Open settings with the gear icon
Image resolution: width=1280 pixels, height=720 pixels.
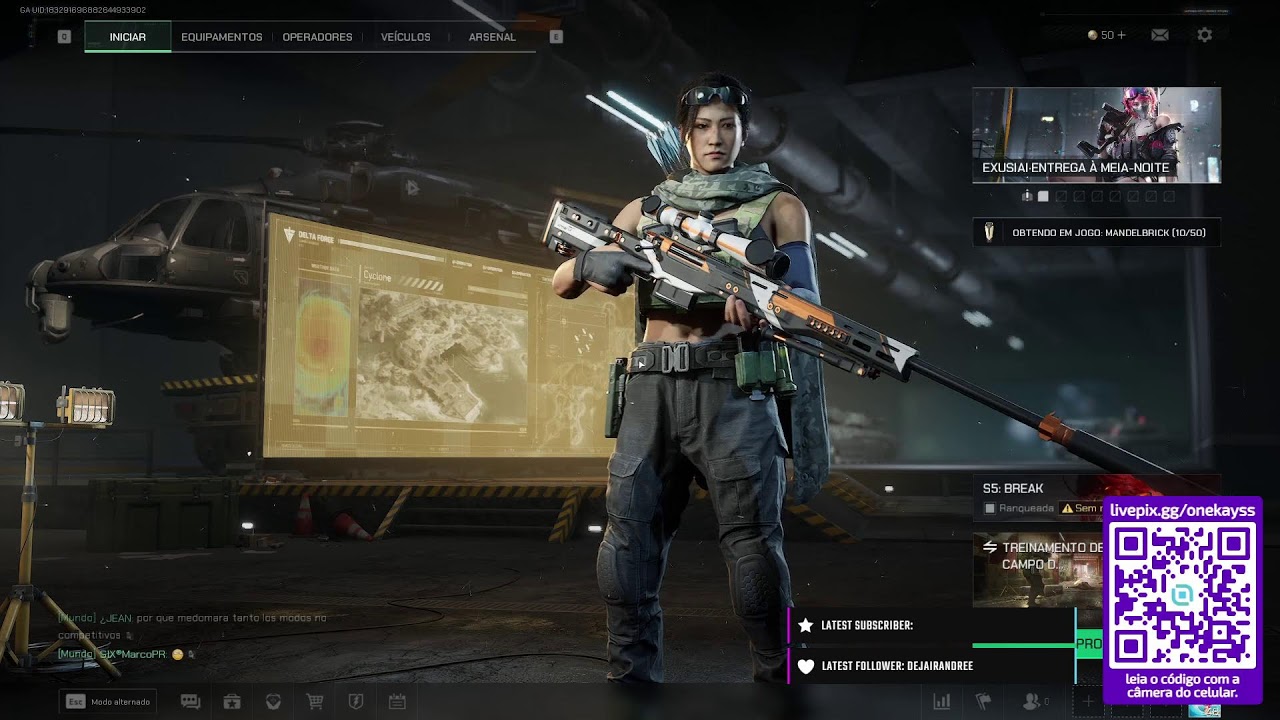[1205, 35]
